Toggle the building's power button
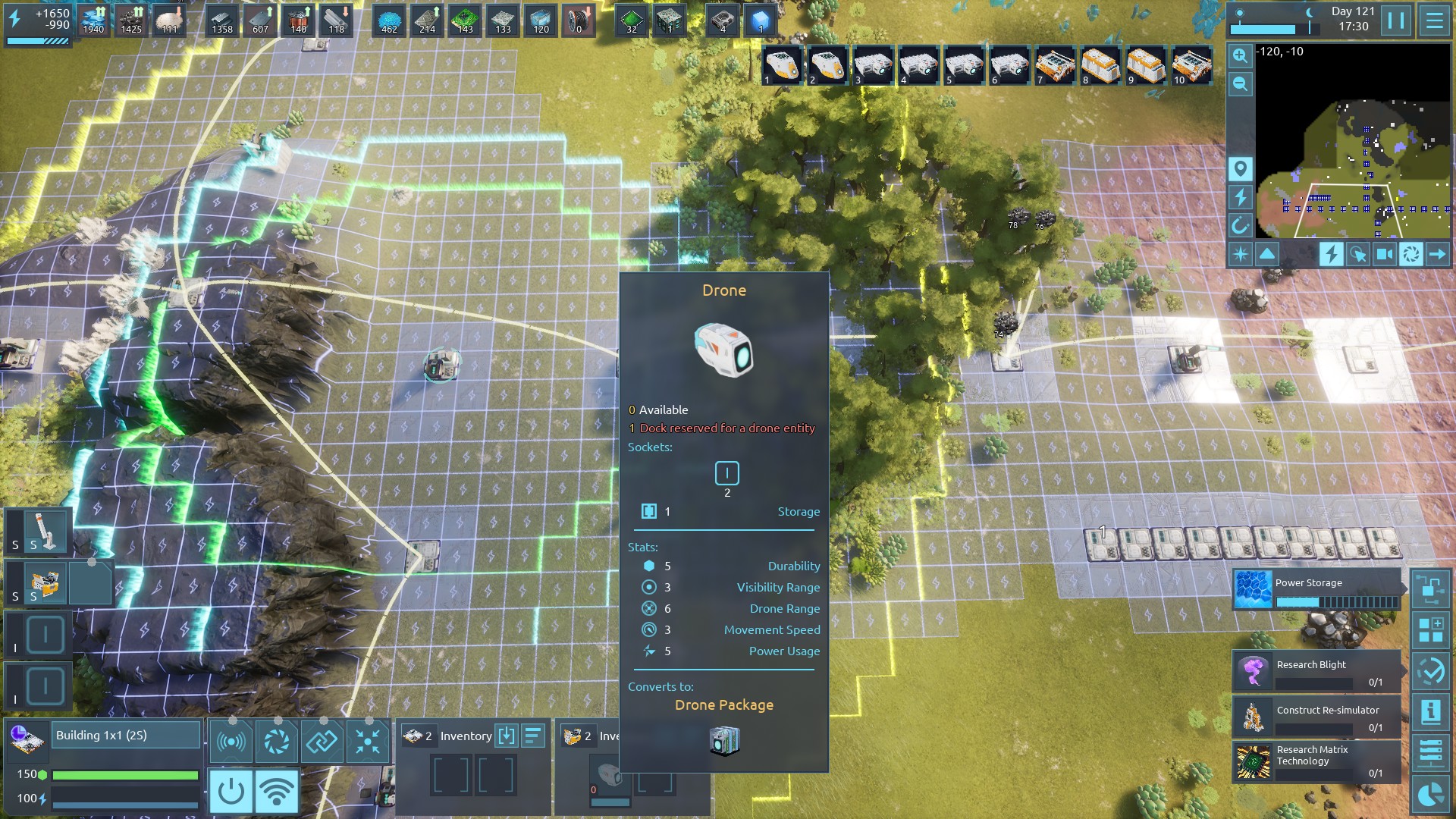 pyautogui.click(x=231, y=791)
